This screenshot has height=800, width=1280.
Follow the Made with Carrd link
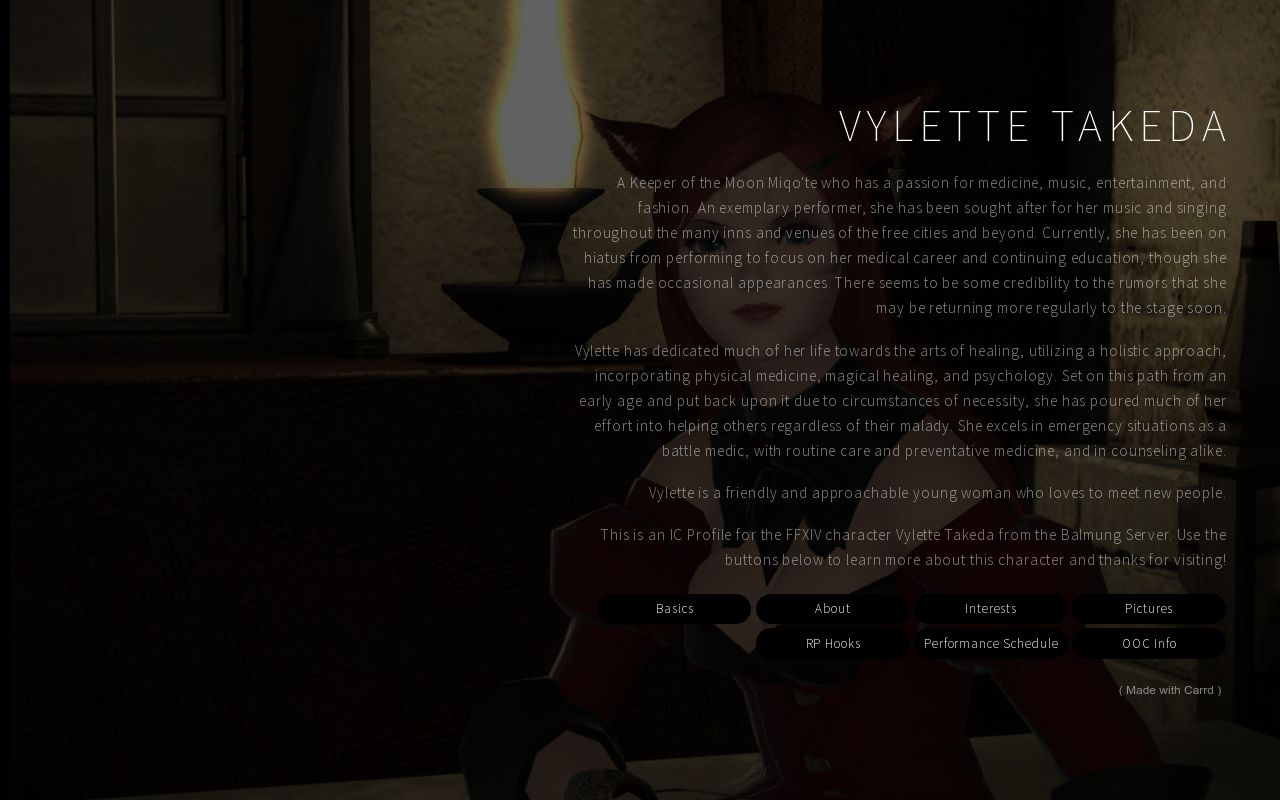point(1169,690)
